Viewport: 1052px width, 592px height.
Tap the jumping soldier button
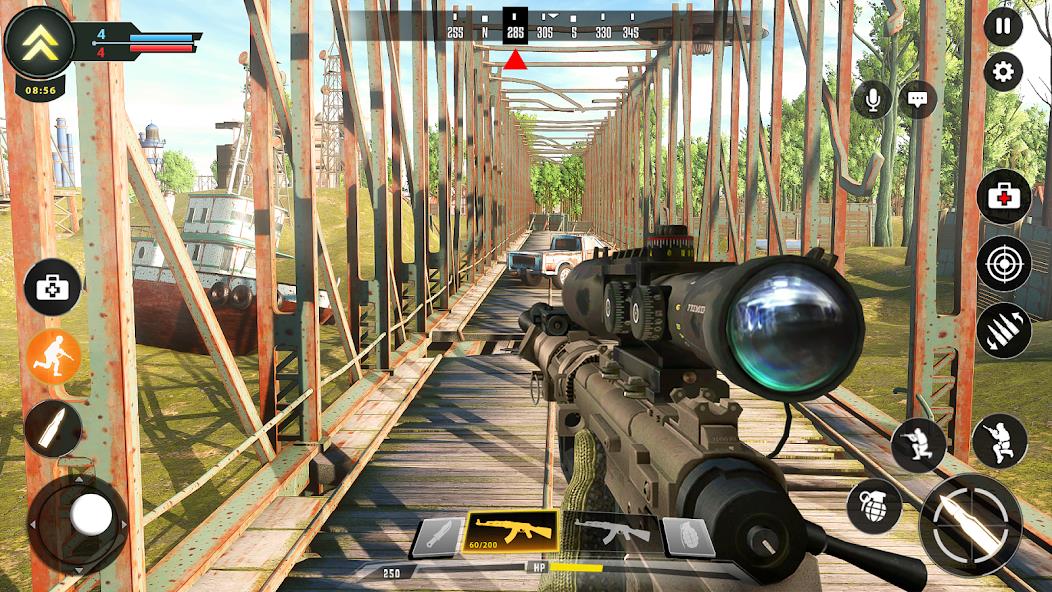pos(999,441)
